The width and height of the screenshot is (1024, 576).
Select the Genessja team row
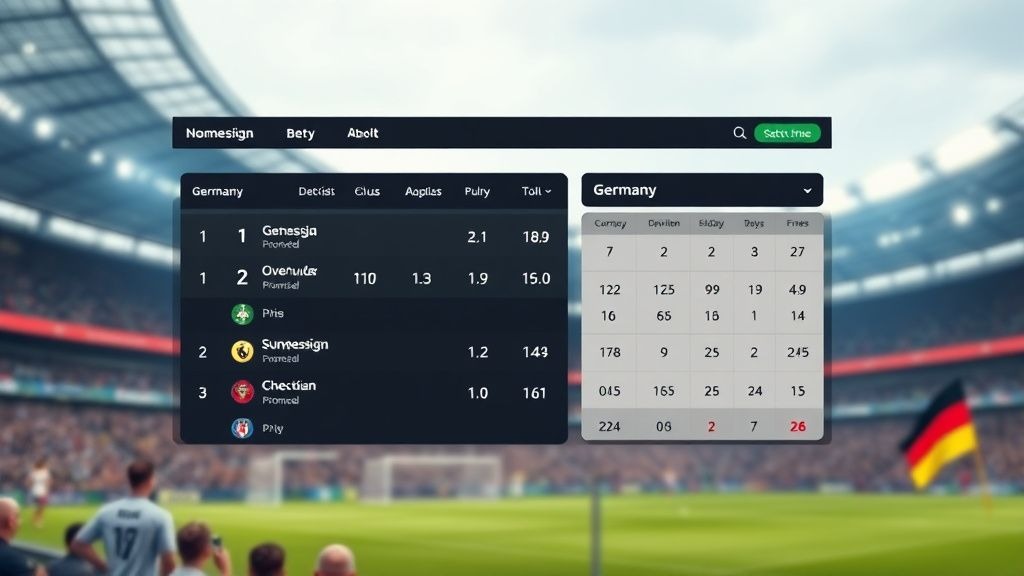pos(290,236)
